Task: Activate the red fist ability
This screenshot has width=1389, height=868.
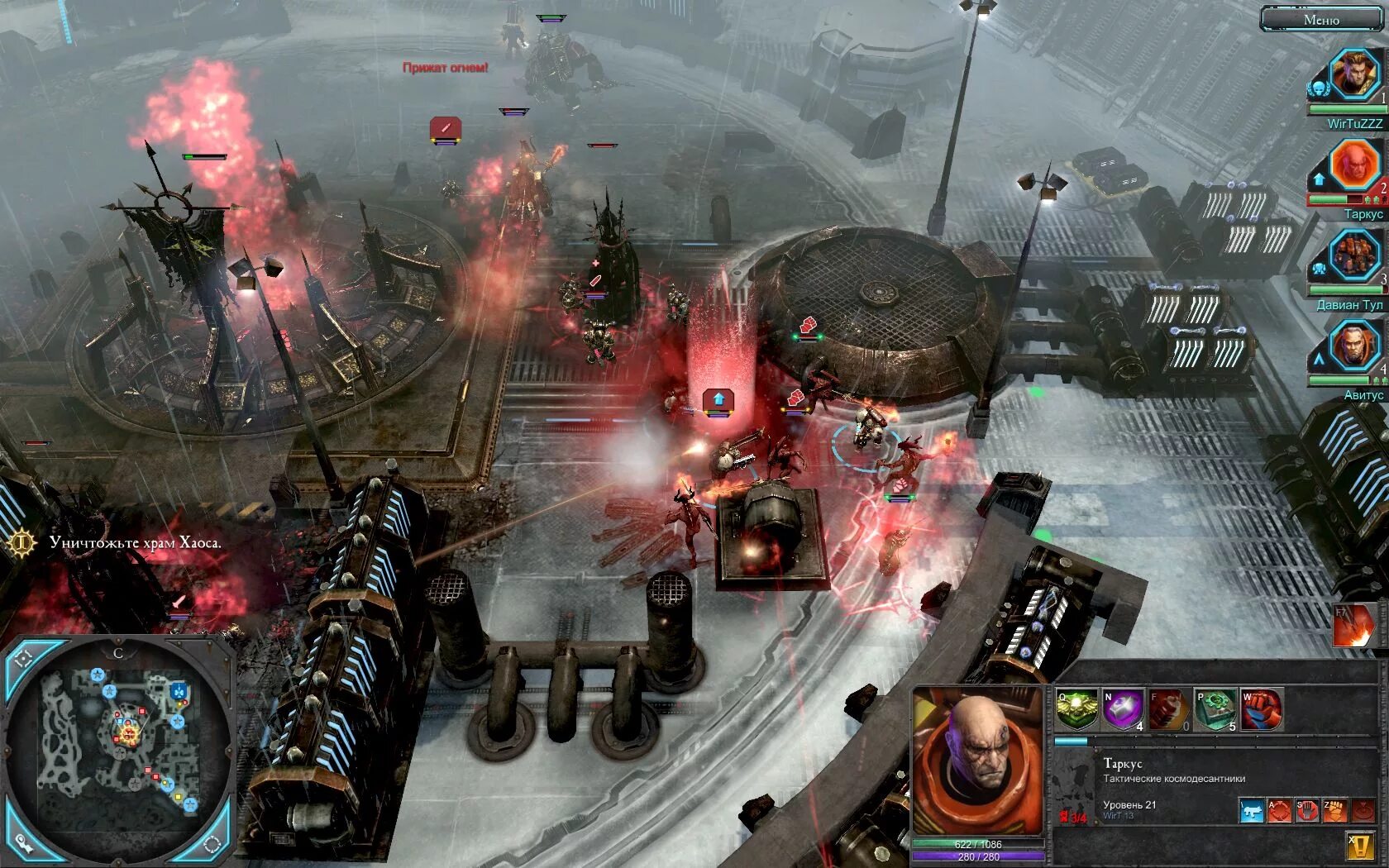Action: (x=1262, y=710)
